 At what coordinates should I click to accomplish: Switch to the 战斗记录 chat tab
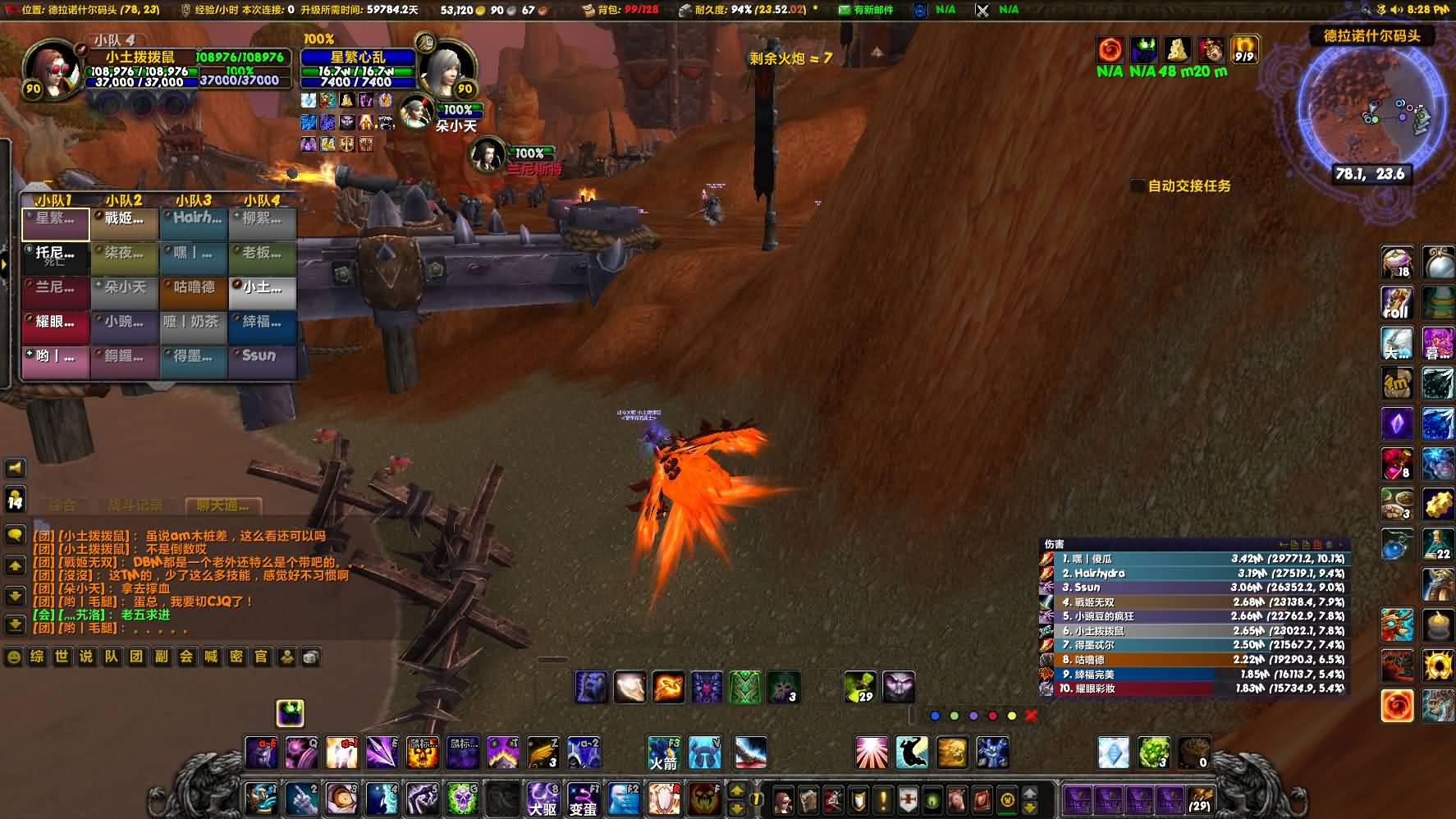click(x=135, y=506)
